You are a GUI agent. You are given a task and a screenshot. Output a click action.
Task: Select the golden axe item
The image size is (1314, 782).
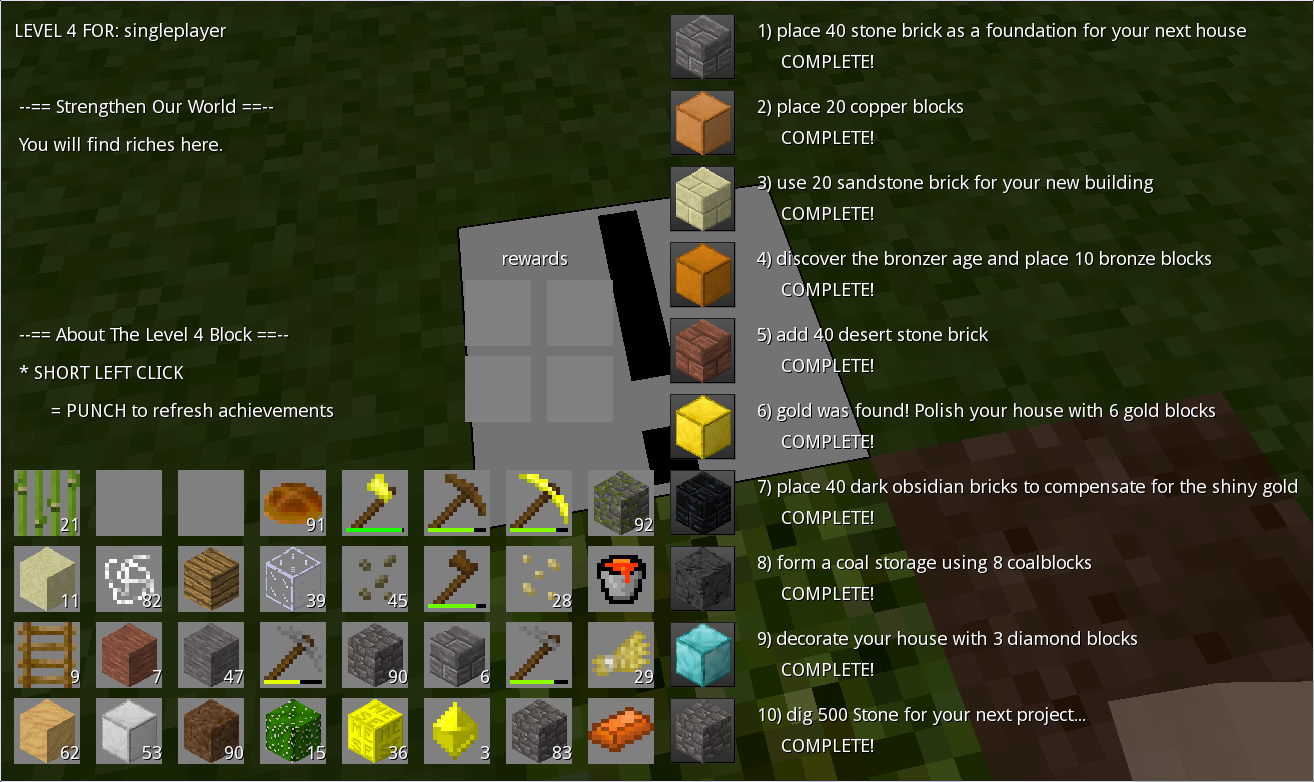(x=375, y=503)
